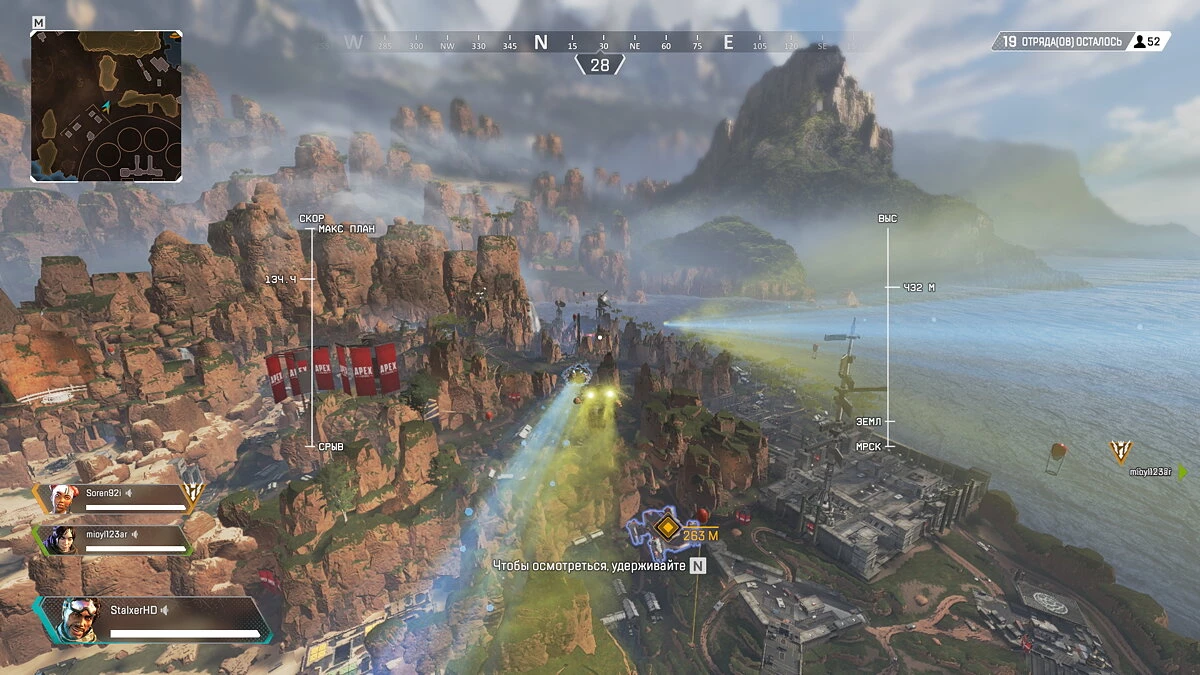Click the mioyll123ar teammate marker by the ocean
The height and width of the screenshot is (675, 1200).
pos(1121,452)
